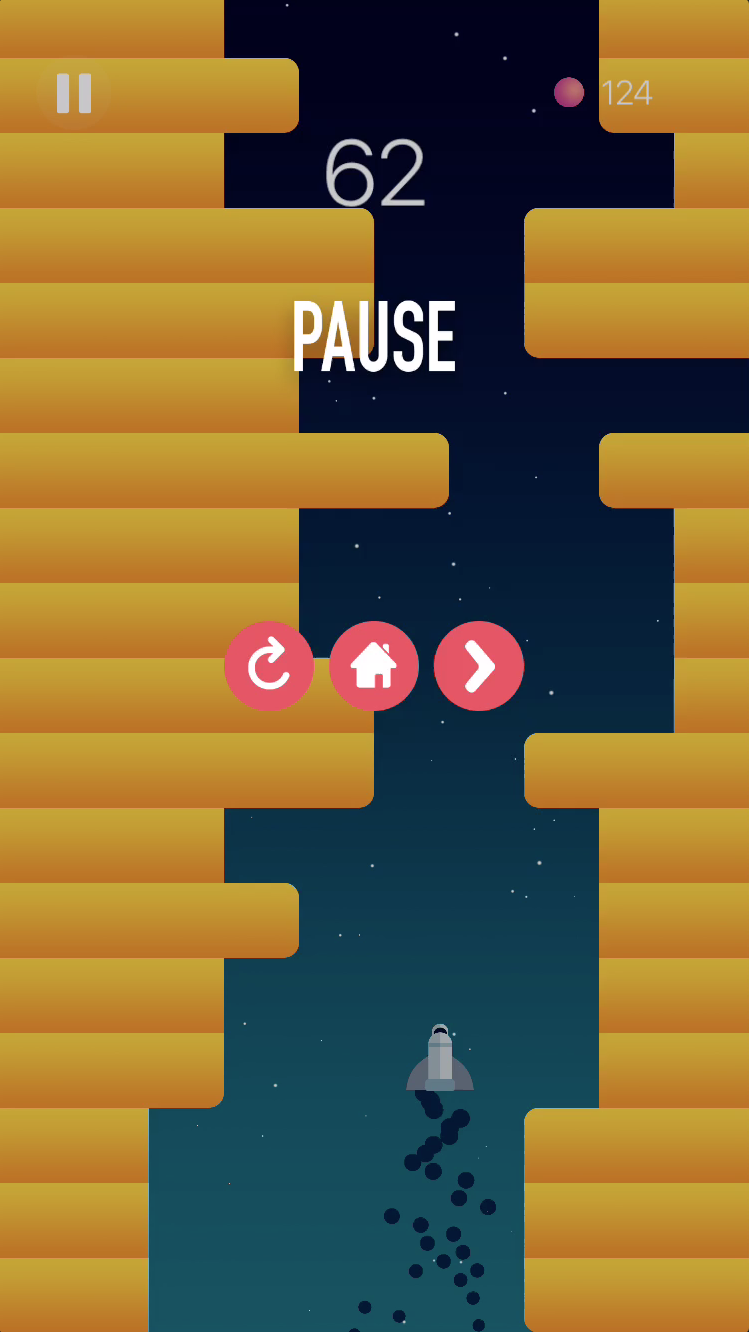749x1332 pixels.
Task: Resume the game with the arrow button
Action: [x=479, y=666]
